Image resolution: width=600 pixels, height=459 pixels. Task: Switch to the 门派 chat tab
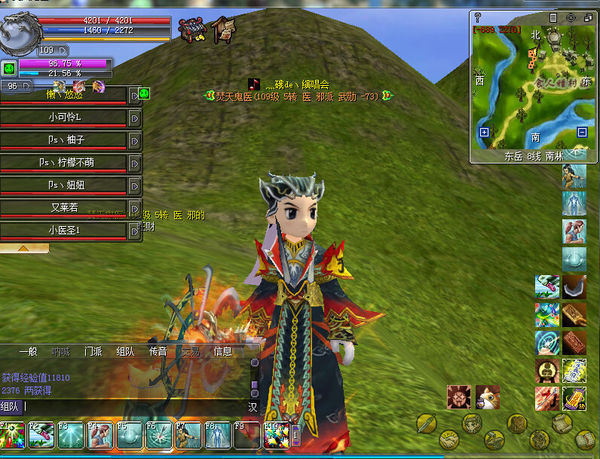click(x=92, y=352)
